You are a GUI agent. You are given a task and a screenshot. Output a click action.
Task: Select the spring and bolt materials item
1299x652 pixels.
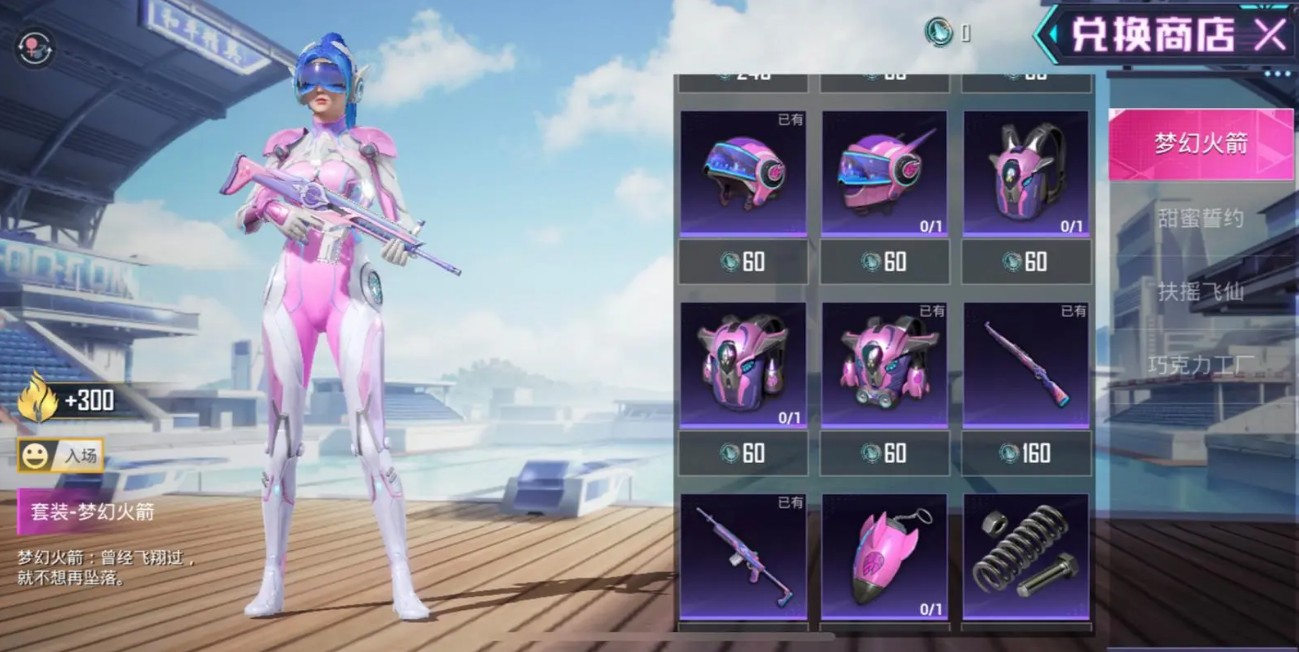[x=1026, y=556]
